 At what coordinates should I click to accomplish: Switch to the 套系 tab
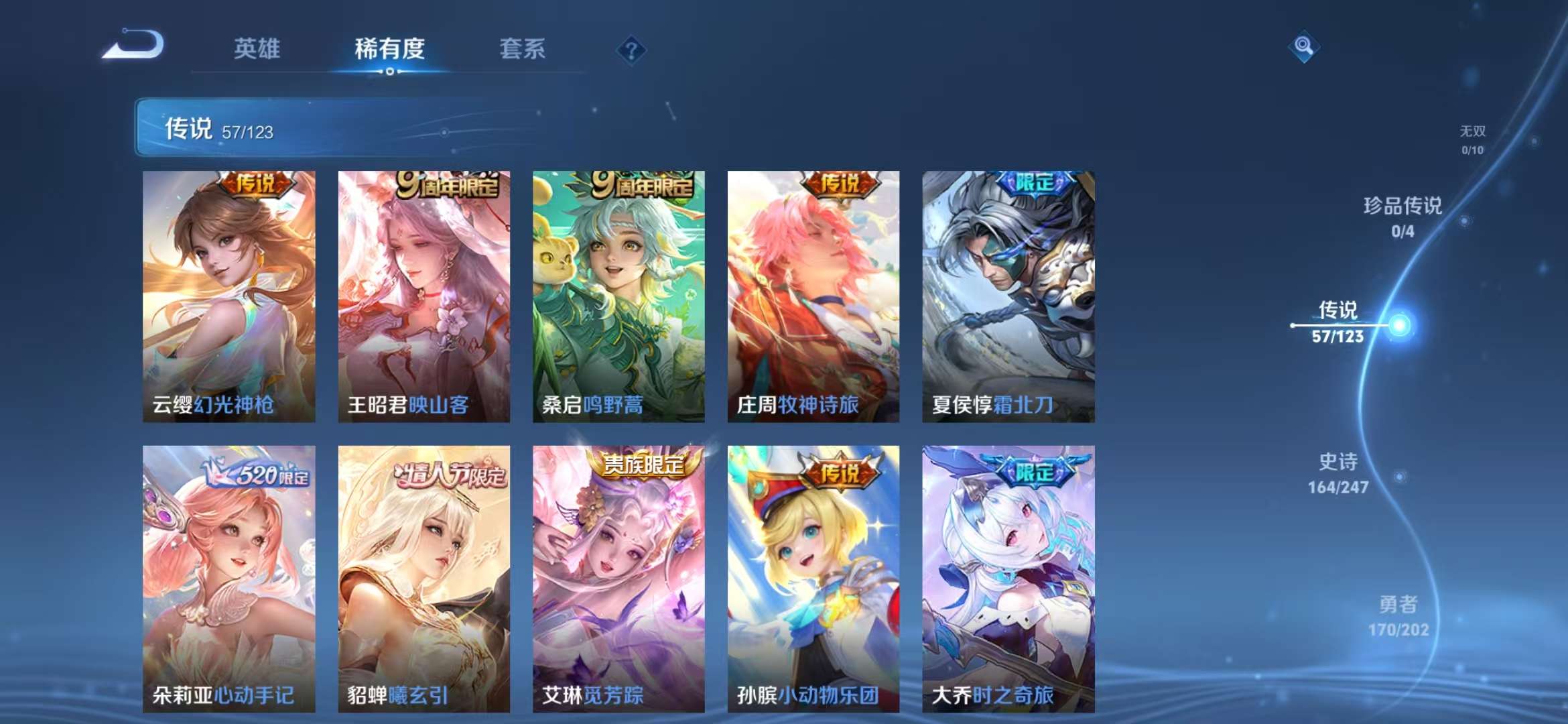pyautogui.click(x=523, y=49)
